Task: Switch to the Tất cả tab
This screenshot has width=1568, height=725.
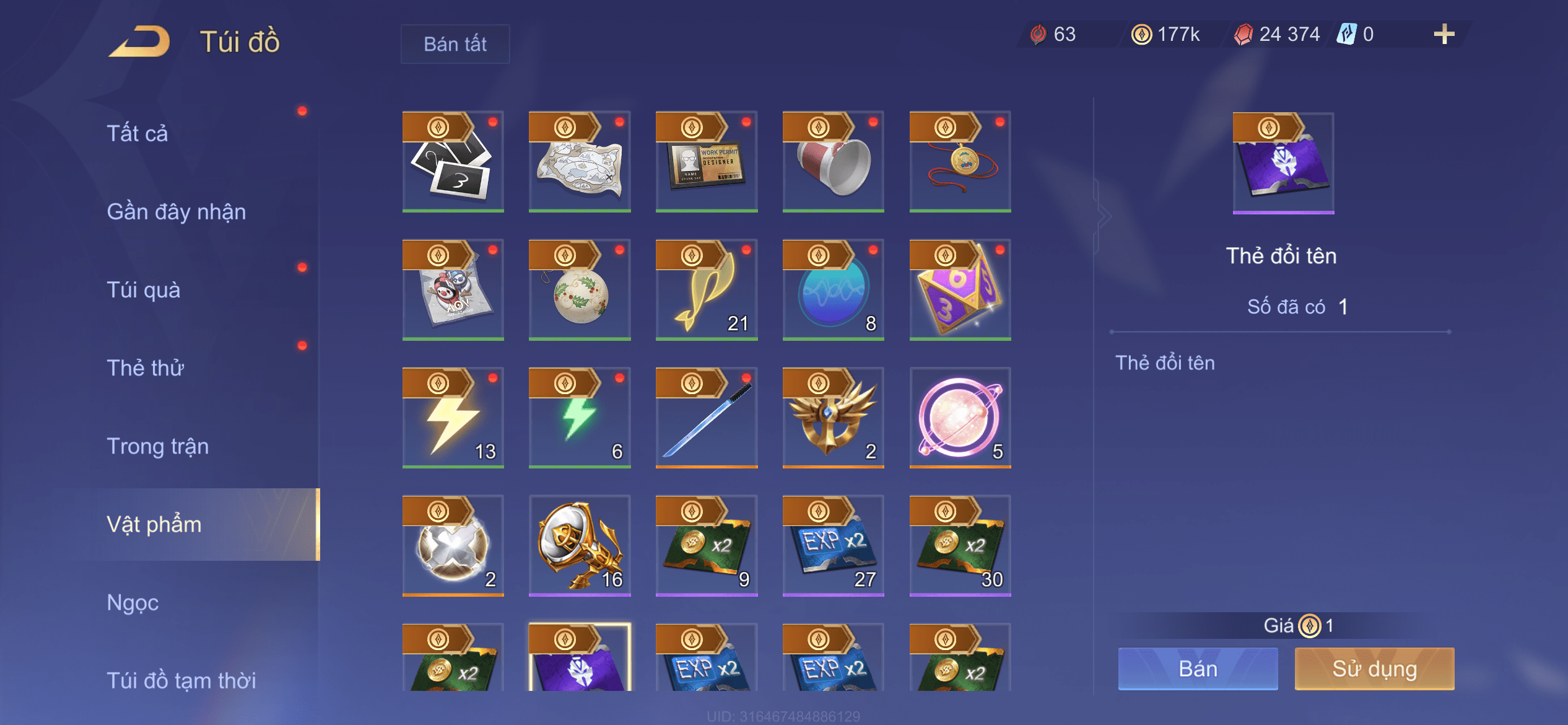Action: pos(137,133)
